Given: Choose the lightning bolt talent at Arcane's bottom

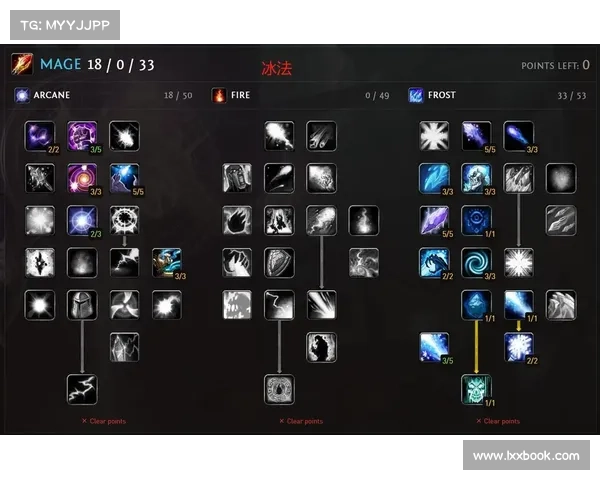Looking at the screenshot, I should [x=82, y=389].
